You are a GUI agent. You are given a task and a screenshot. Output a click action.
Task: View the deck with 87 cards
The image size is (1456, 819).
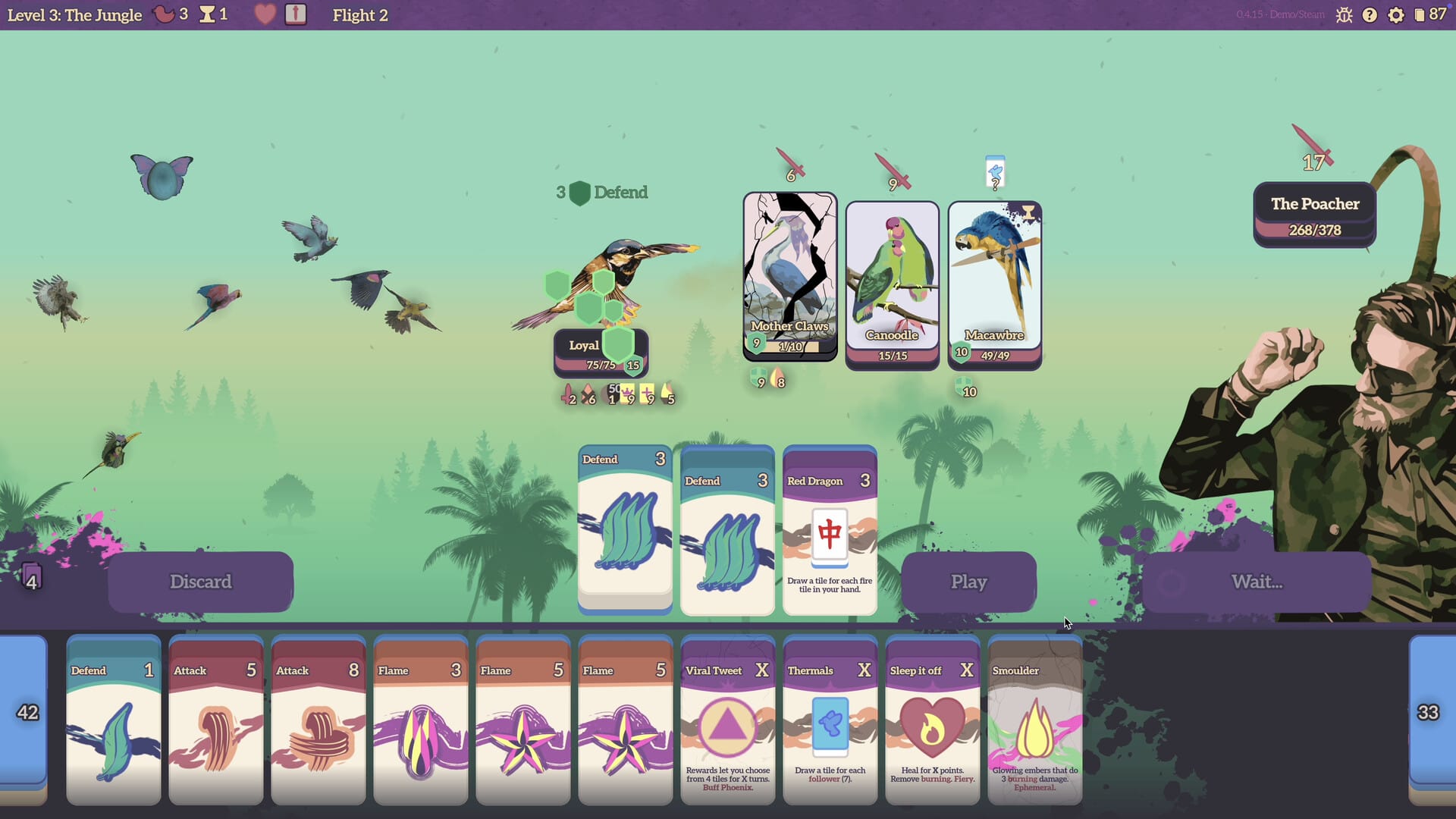click(1429, 15)
